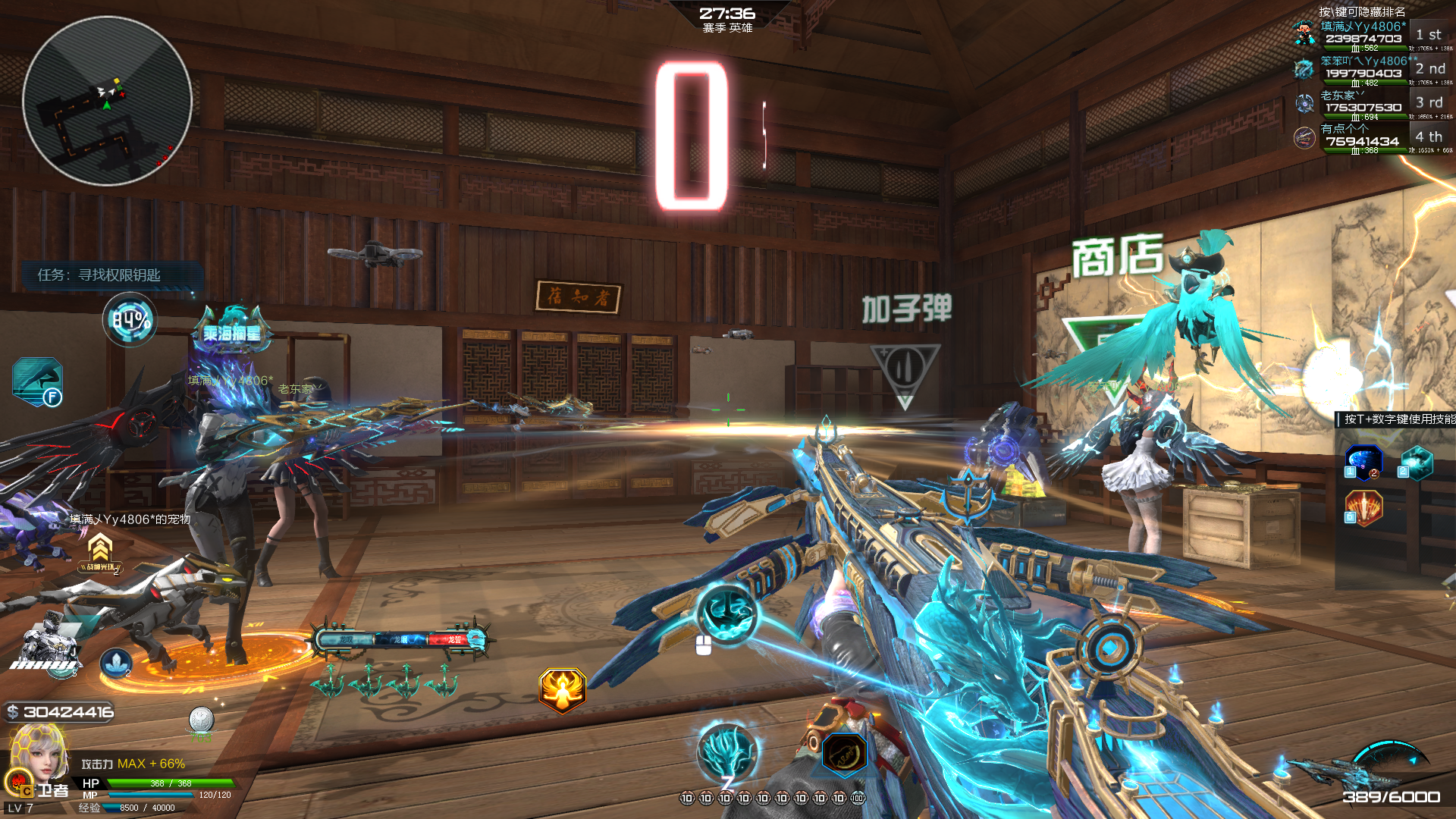The width and height of the screenshot is (1456, 819).
Task: Click the circular minimap
Action: click(107, 101)
